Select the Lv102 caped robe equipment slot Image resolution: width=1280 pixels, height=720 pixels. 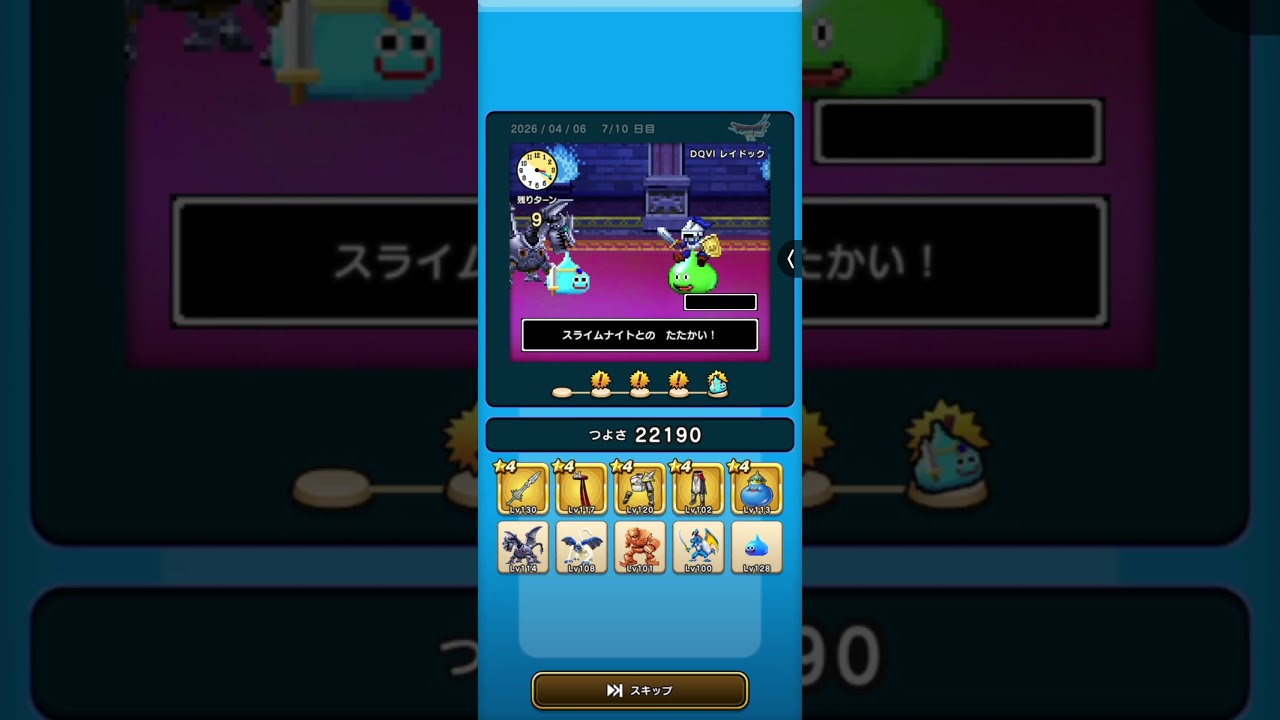pyautogui.click(x=698, y=489)
